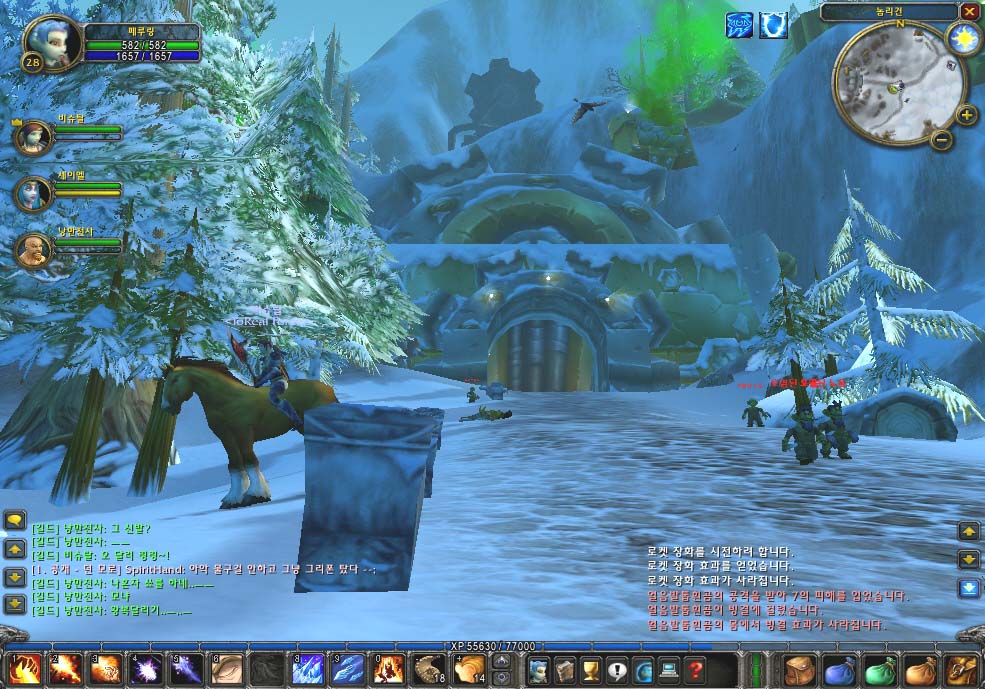The image size is (985, 689).
Task: Select party member 비슈탈 with the crown
Action: (x=33, y=135)
